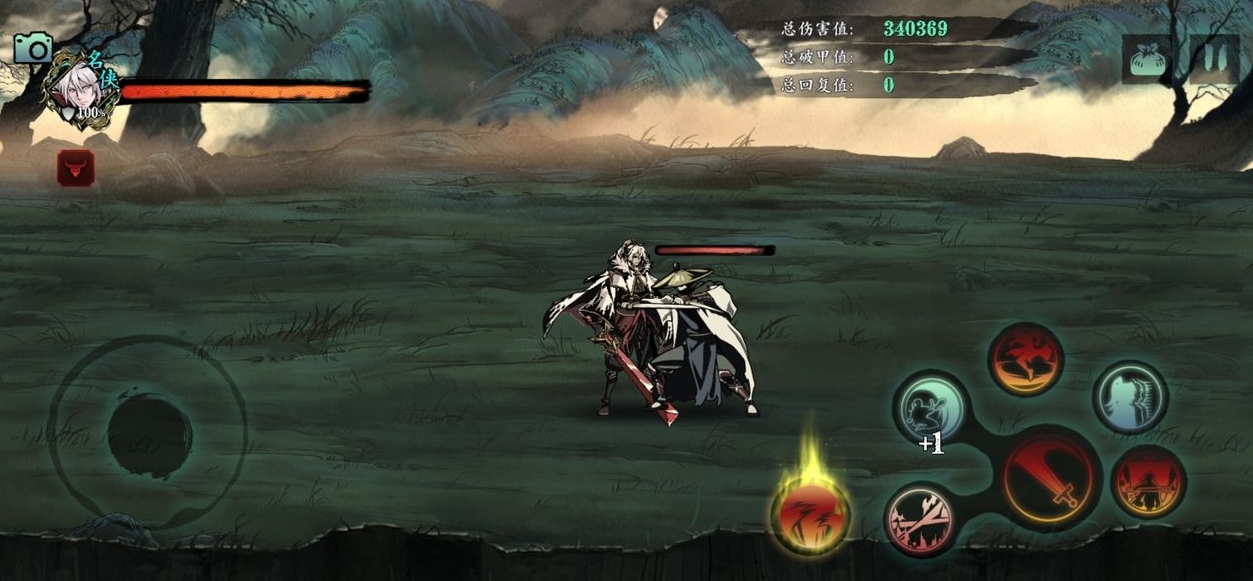Tap the camera screenshot icon
This screenshot has width=1253, height=581.
33,47
